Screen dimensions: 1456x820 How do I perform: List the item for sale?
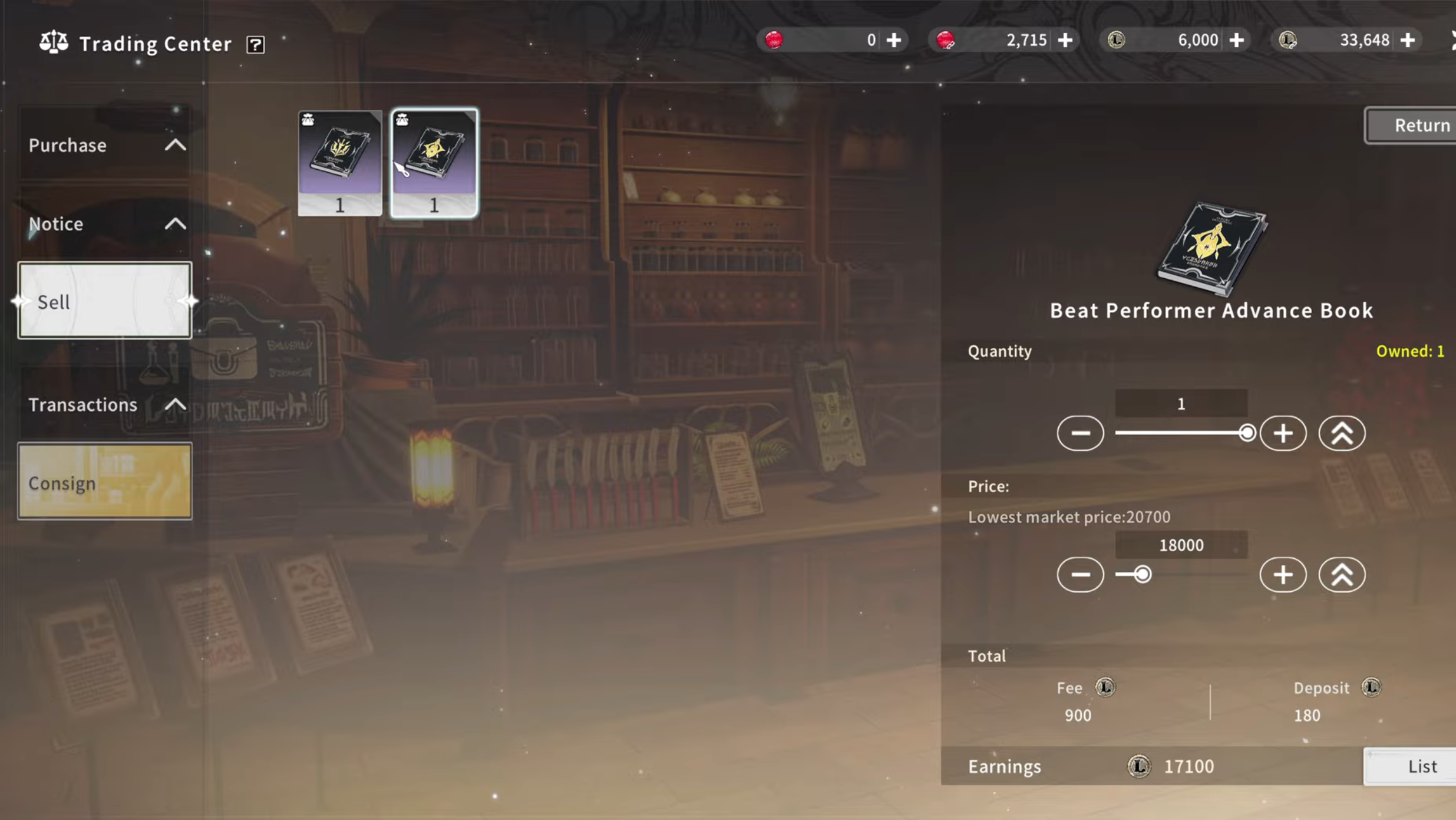coord(1420,766)
